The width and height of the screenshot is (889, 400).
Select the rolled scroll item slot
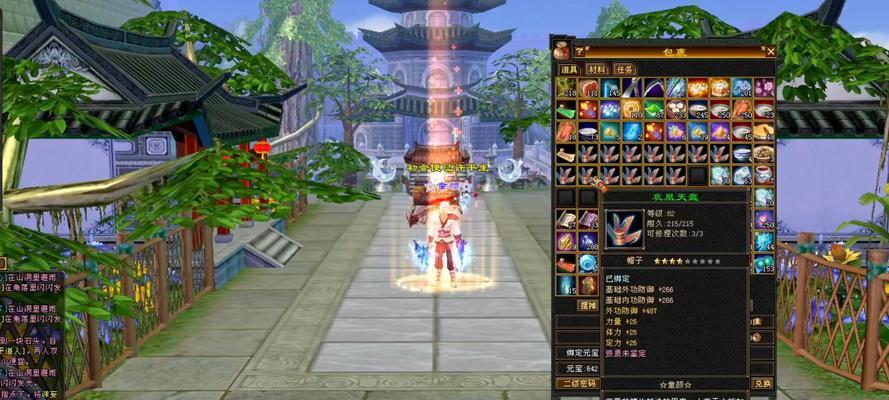[x=566, y=154]
